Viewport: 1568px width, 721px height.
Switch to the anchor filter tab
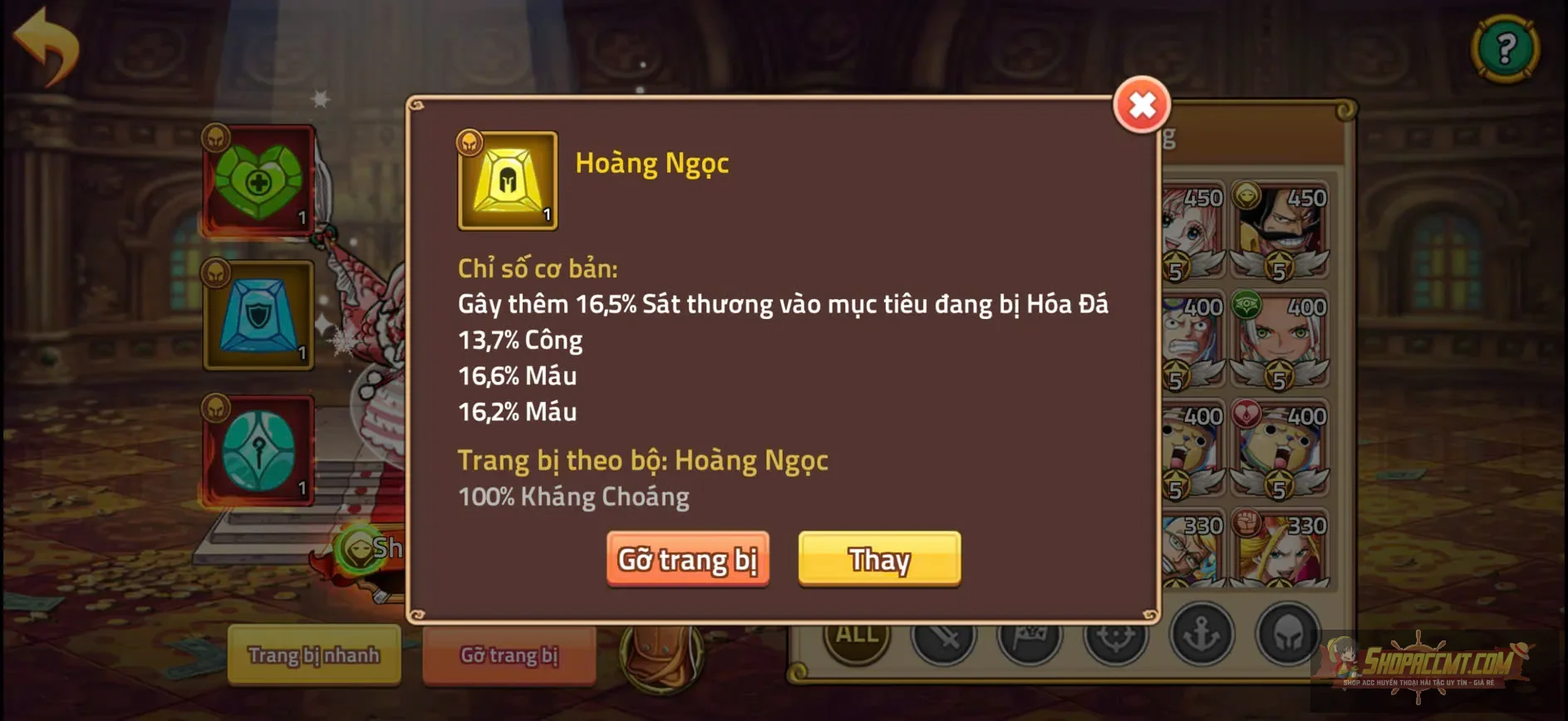1202,635
